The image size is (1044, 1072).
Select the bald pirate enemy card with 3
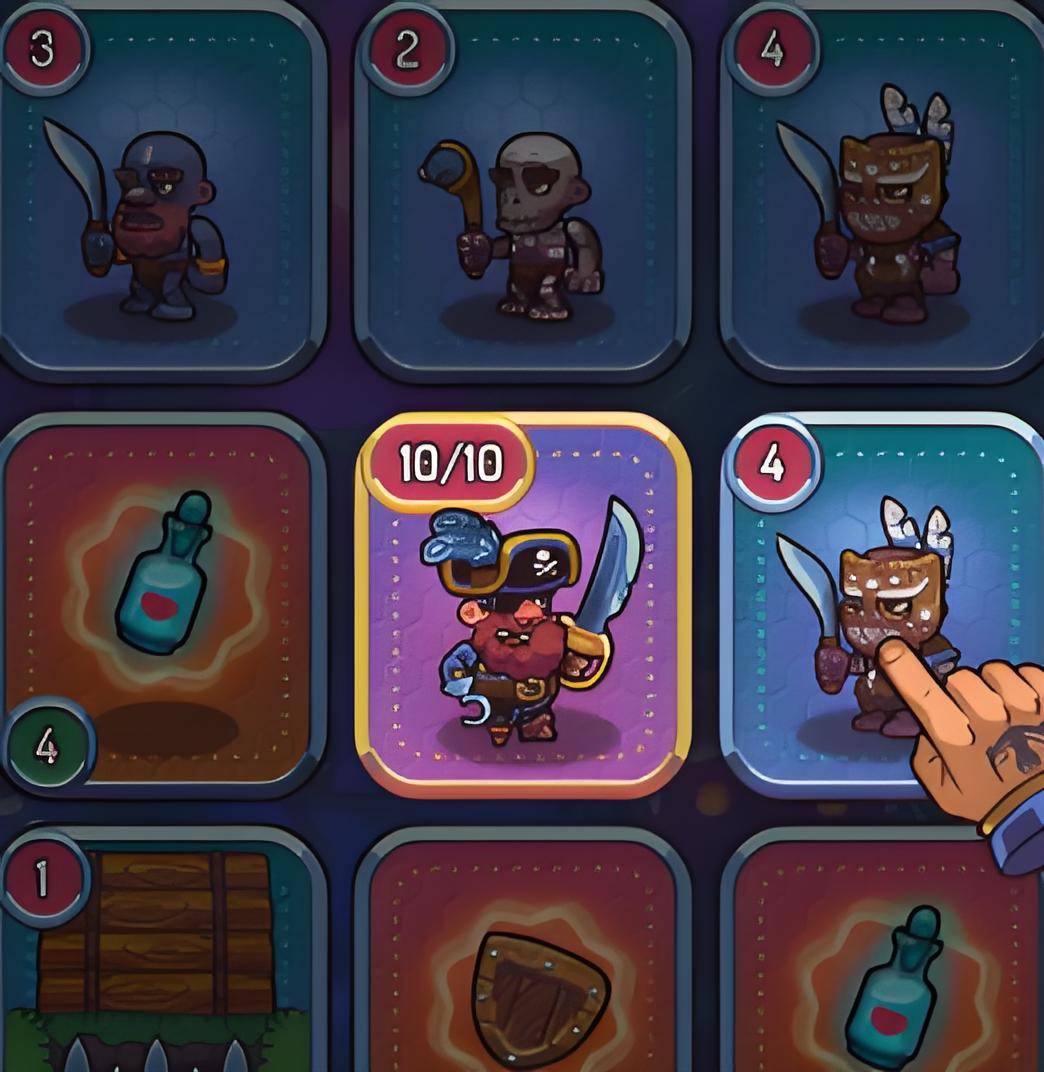[x=162, y=195]
